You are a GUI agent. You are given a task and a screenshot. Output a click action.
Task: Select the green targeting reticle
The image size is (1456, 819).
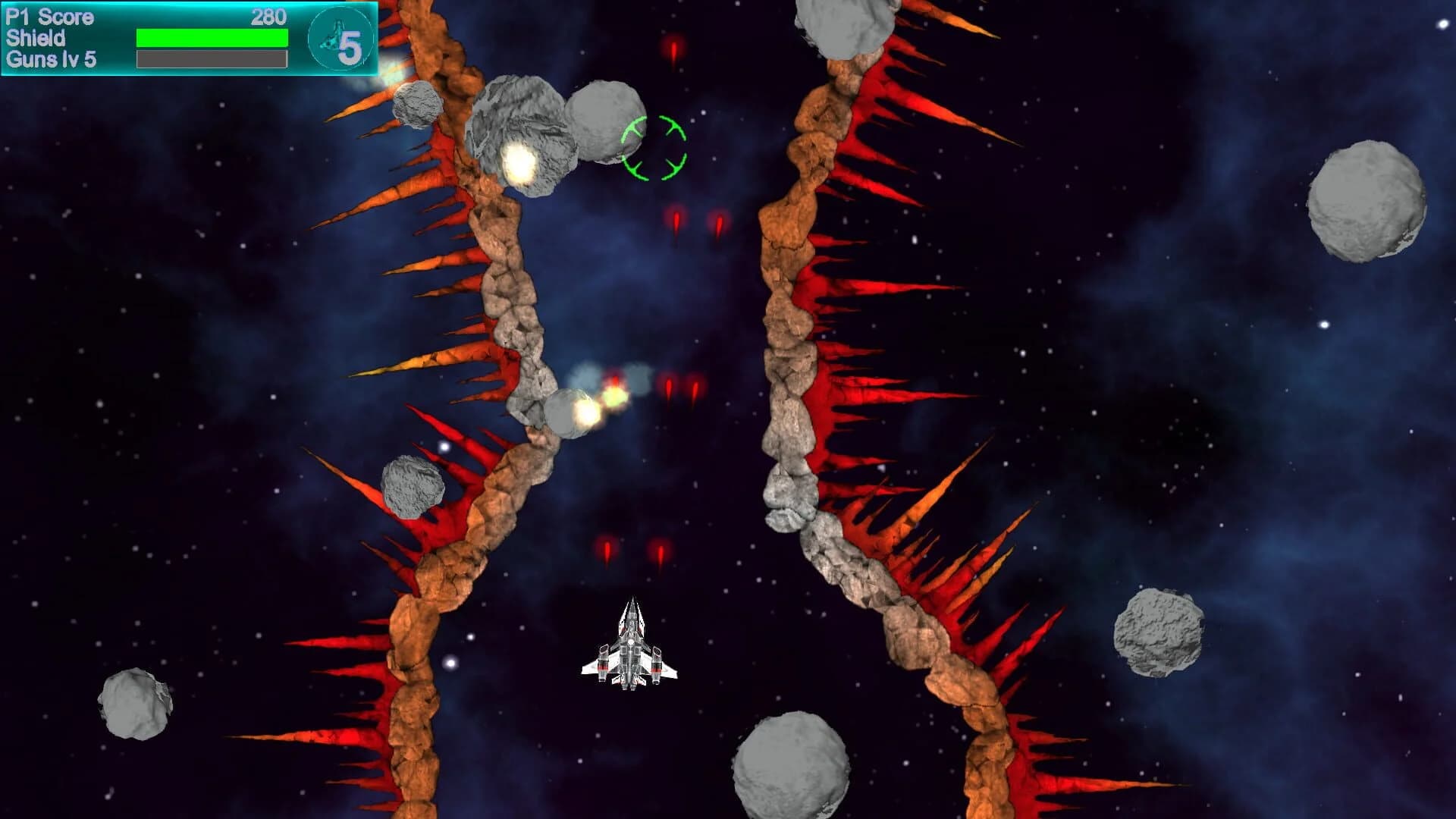[x=654, y=147]
